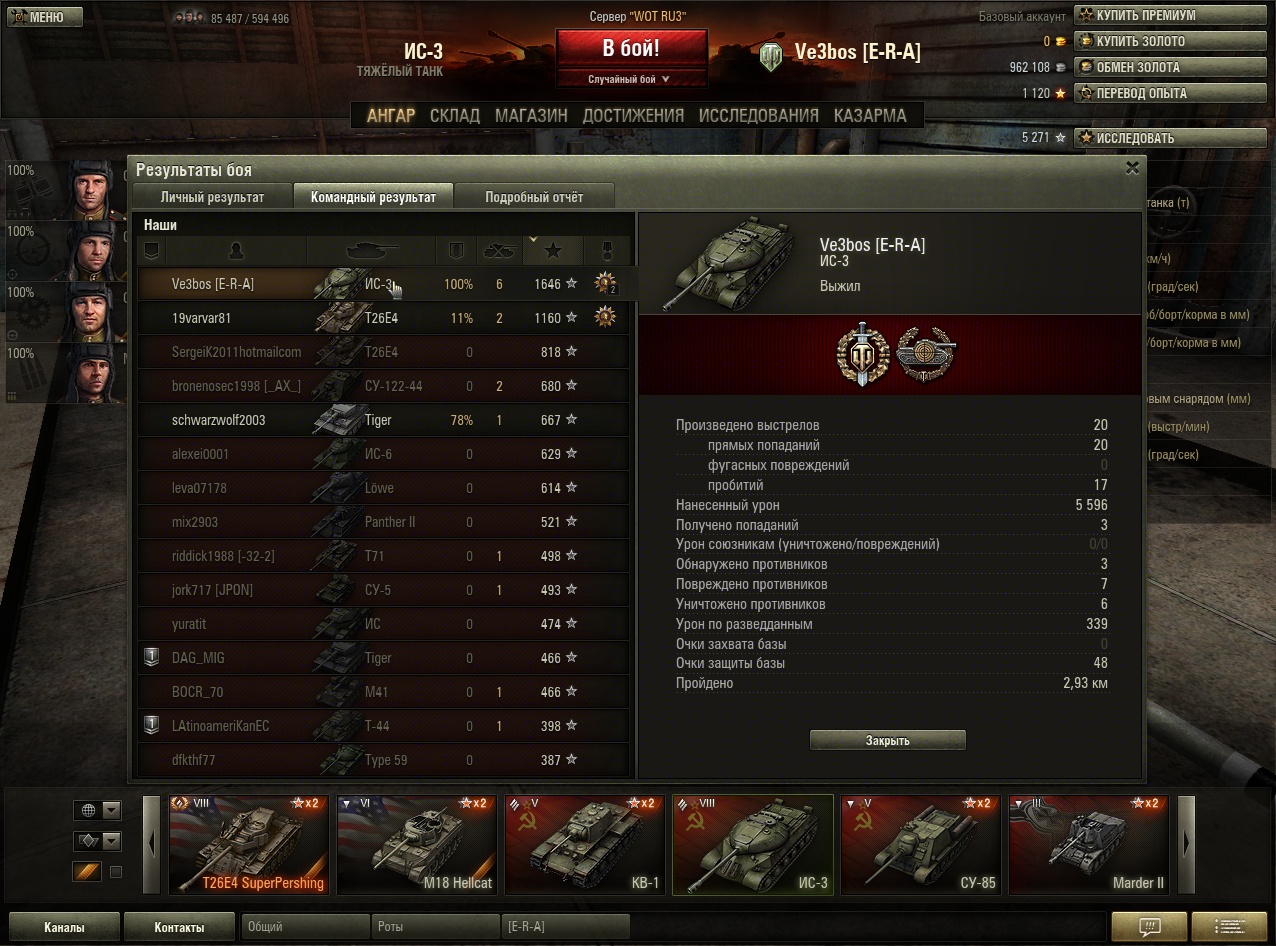Choose the M18 Hellcat in carousel
Image resolution: width=1276 pixels, height=946 pixels.
pos(417,845)
